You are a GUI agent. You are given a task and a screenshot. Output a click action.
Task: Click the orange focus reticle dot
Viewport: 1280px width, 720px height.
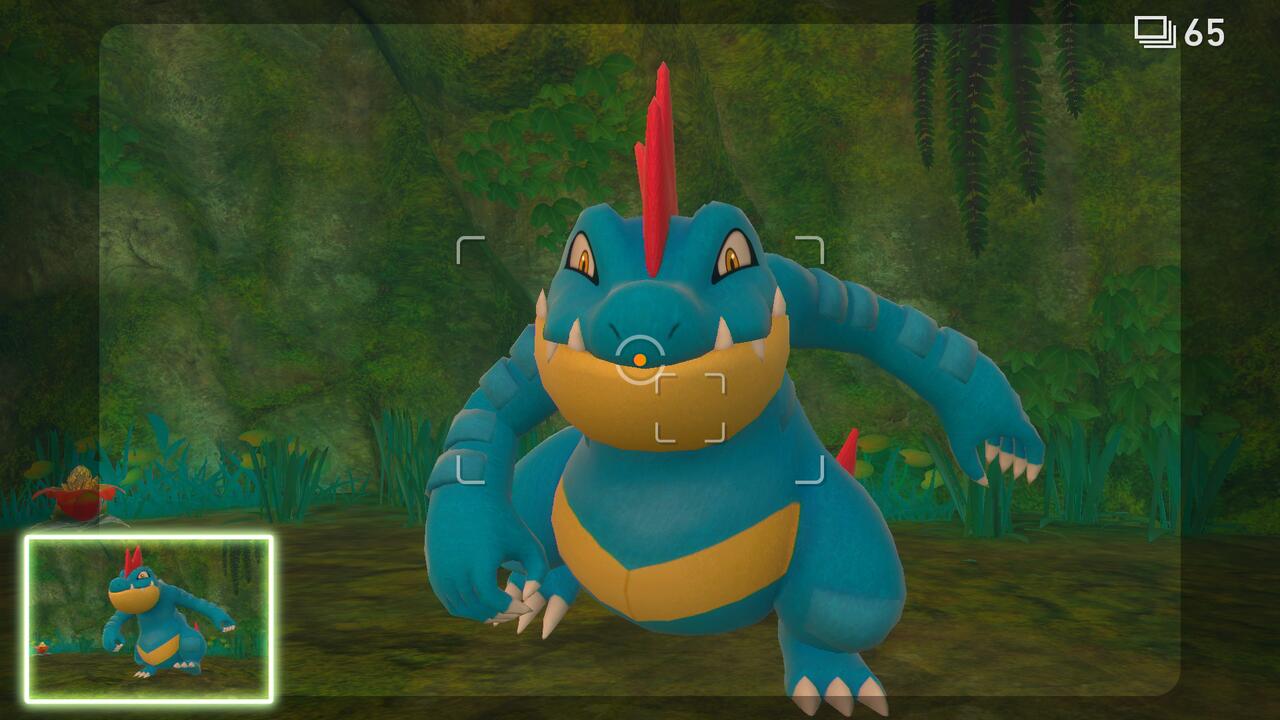tap(640, 358)
